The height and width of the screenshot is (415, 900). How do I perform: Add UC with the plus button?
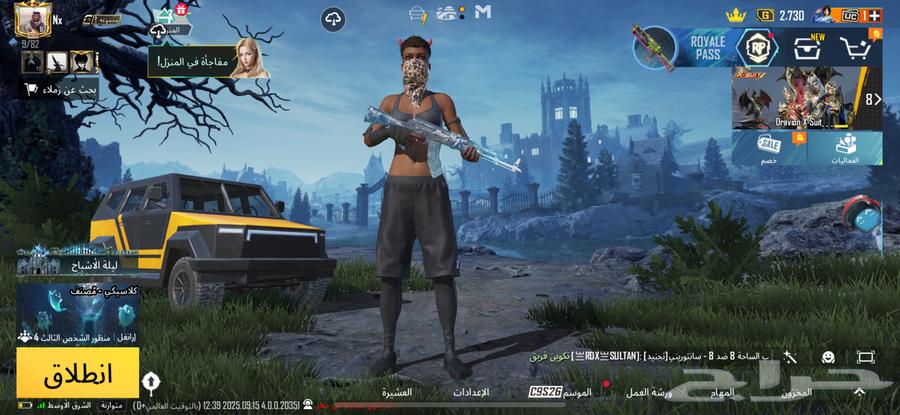pos(875,15)
